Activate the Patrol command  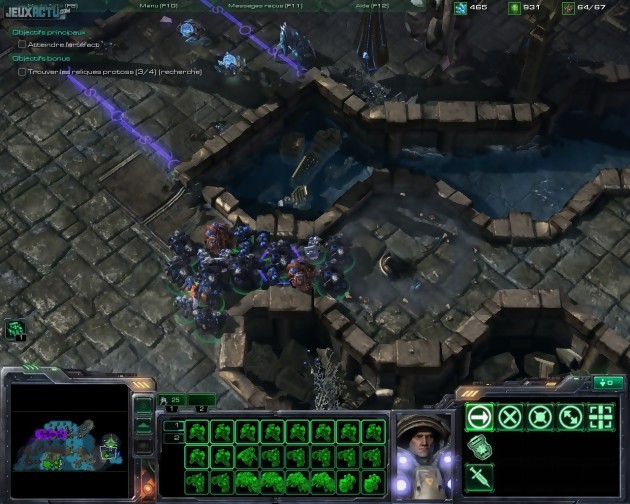click(x=570, y=417)
